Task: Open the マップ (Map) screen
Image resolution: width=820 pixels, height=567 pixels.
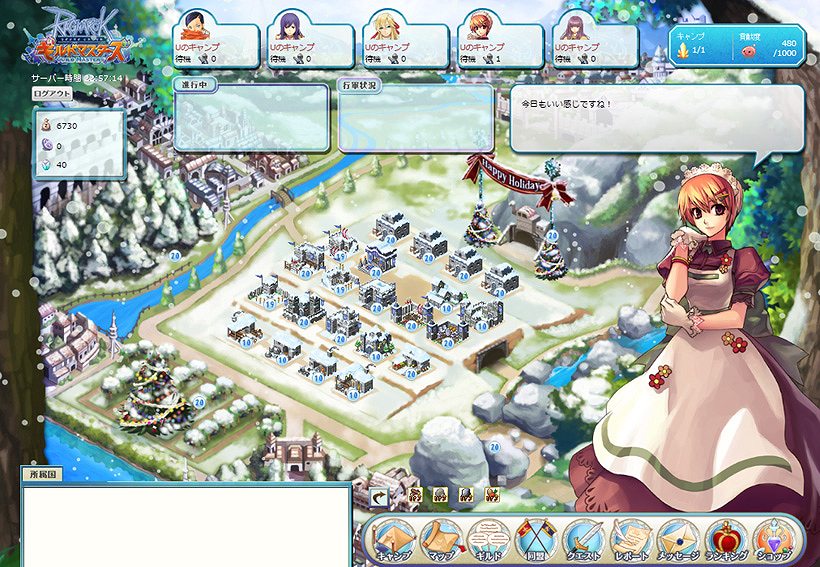Action: [438, 540]
